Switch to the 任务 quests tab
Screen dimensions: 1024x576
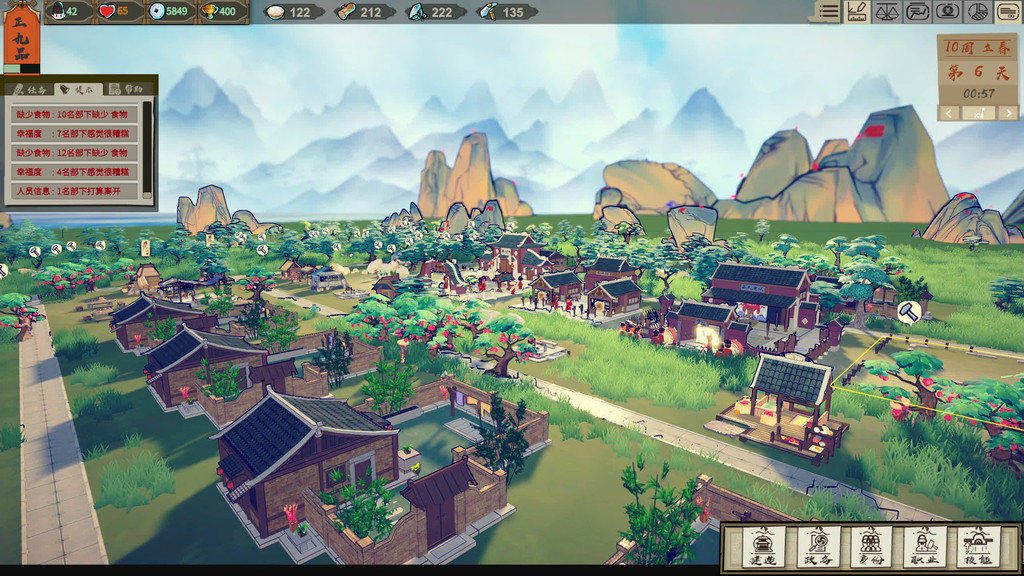click(x=27, y=89)
